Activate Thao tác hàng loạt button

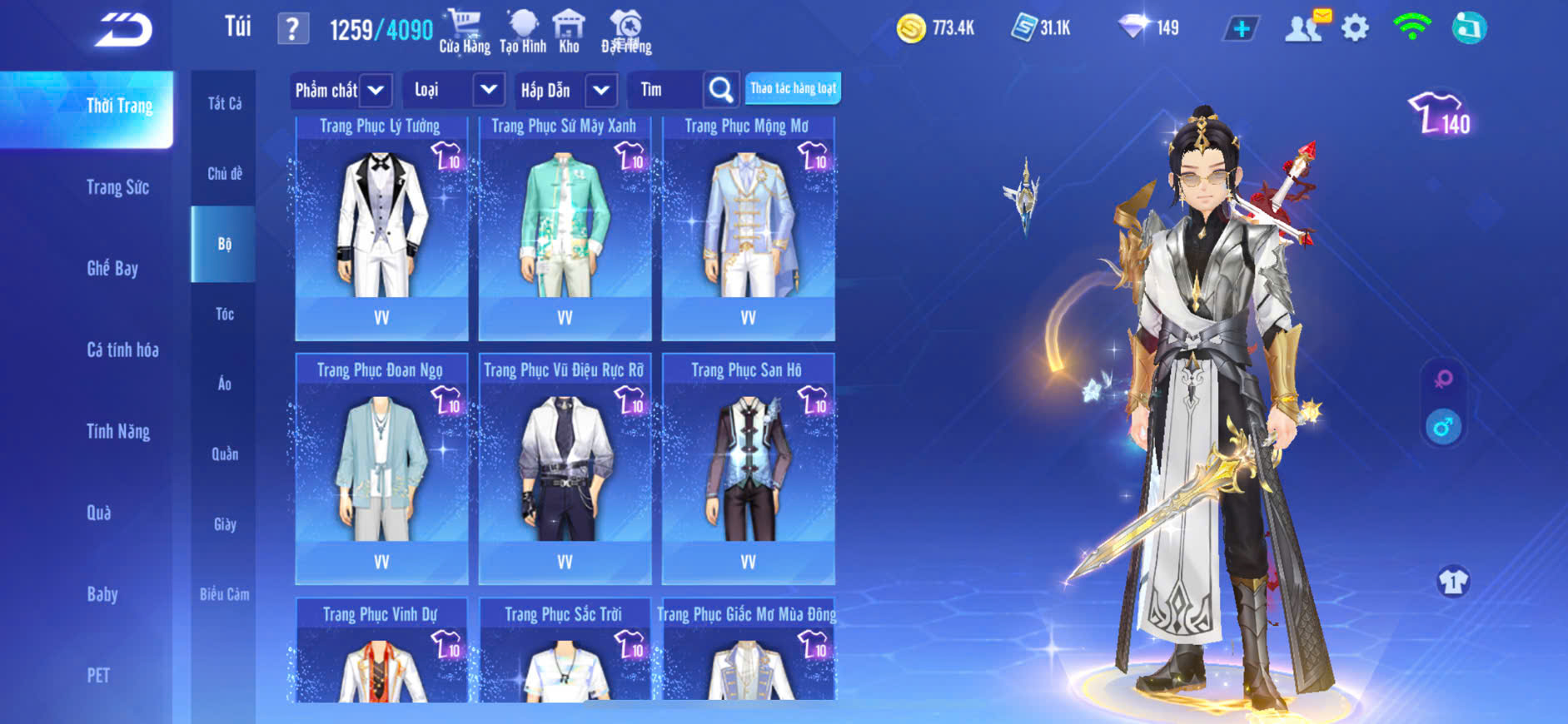[793, 89]
